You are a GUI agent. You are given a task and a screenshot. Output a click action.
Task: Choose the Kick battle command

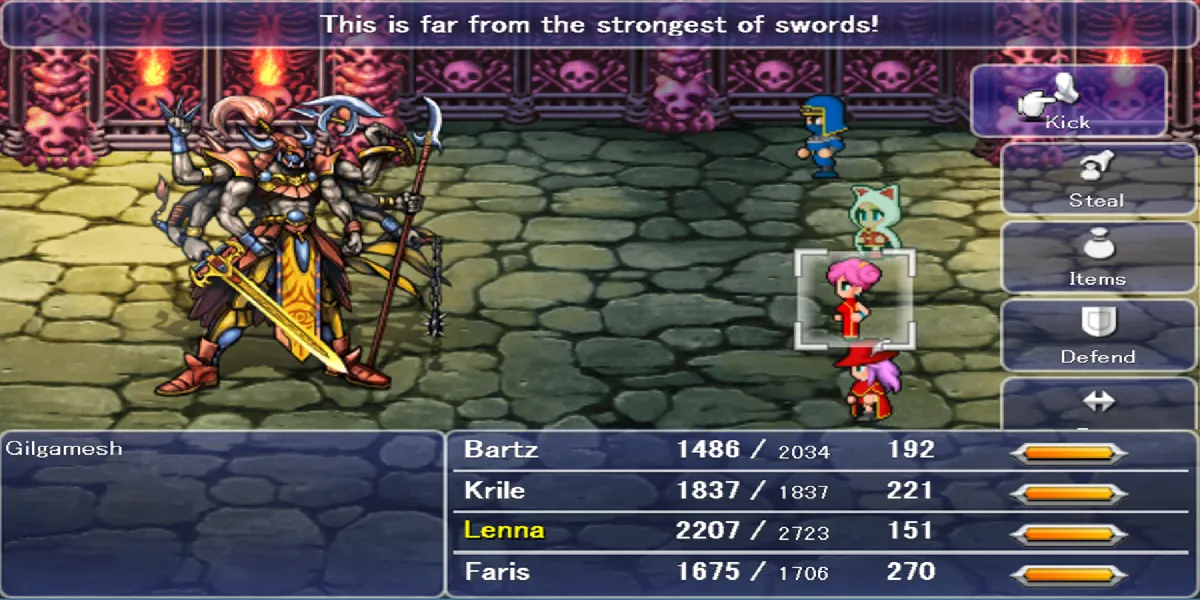1068,101
